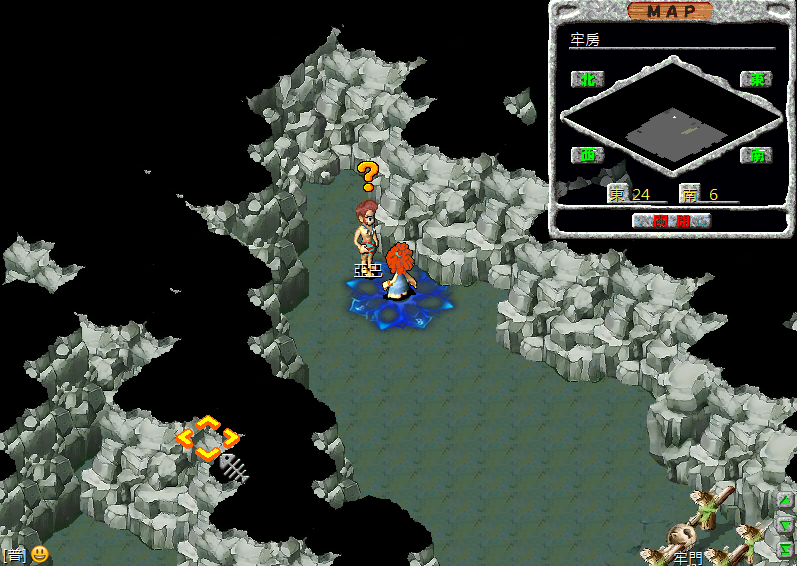This screenshot has width=797, height=566.
Task: Close the map panel with red button
Action: coord(671,221)
